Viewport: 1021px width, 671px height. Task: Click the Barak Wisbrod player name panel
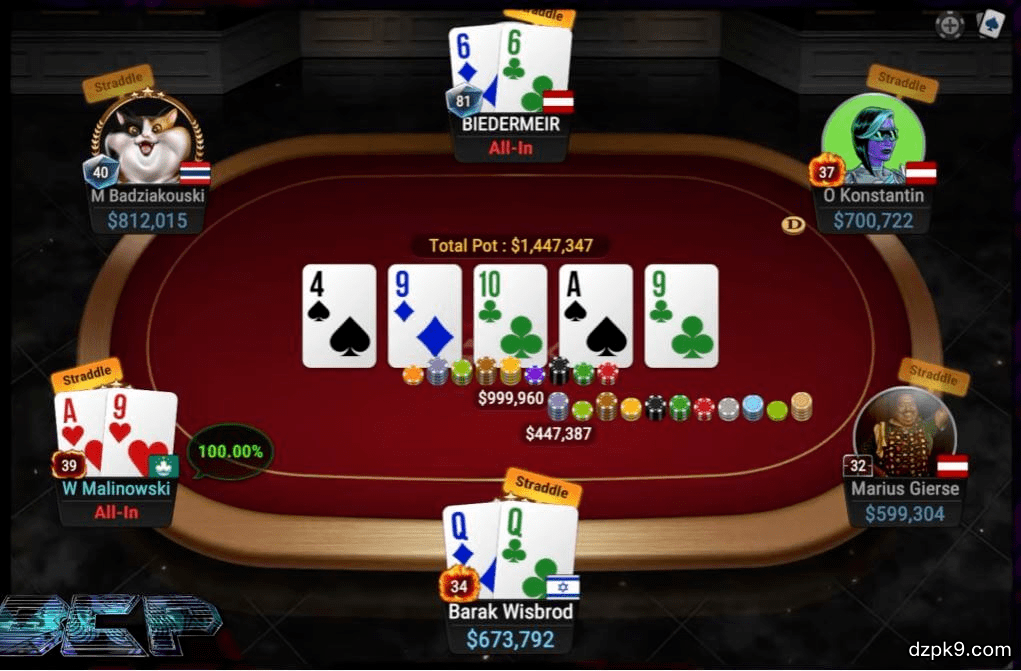tap(511, 611)
